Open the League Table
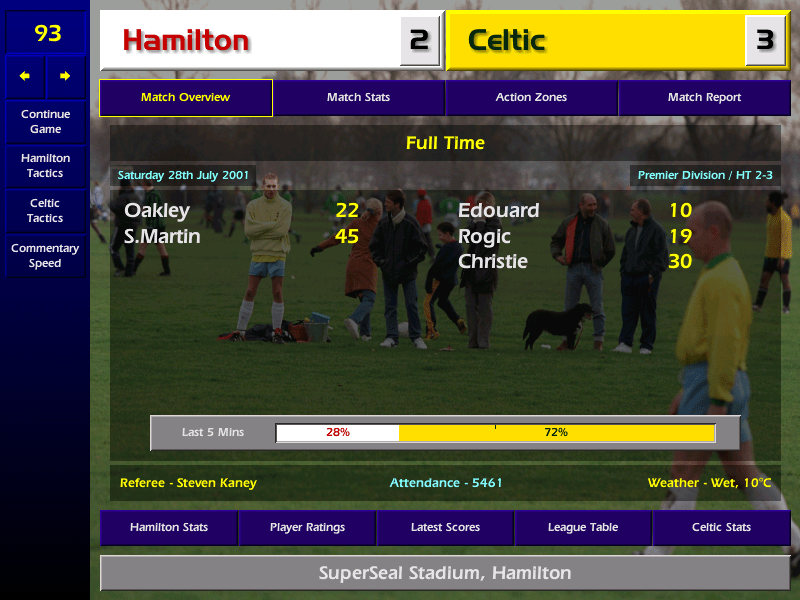 click(x=583, y=527)
